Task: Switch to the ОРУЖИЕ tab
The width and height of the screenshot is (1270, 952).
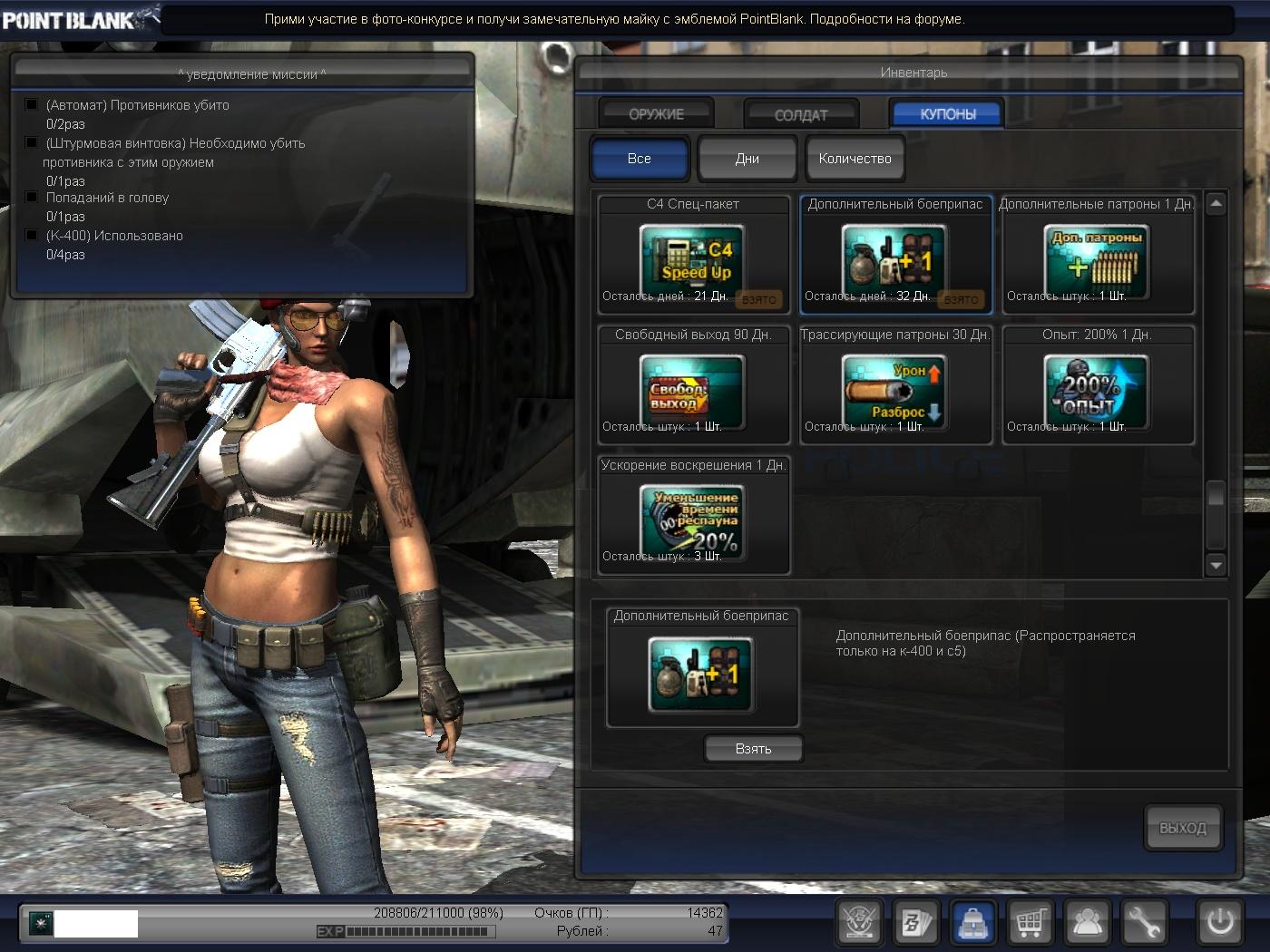Action: (x=656, y=114)
